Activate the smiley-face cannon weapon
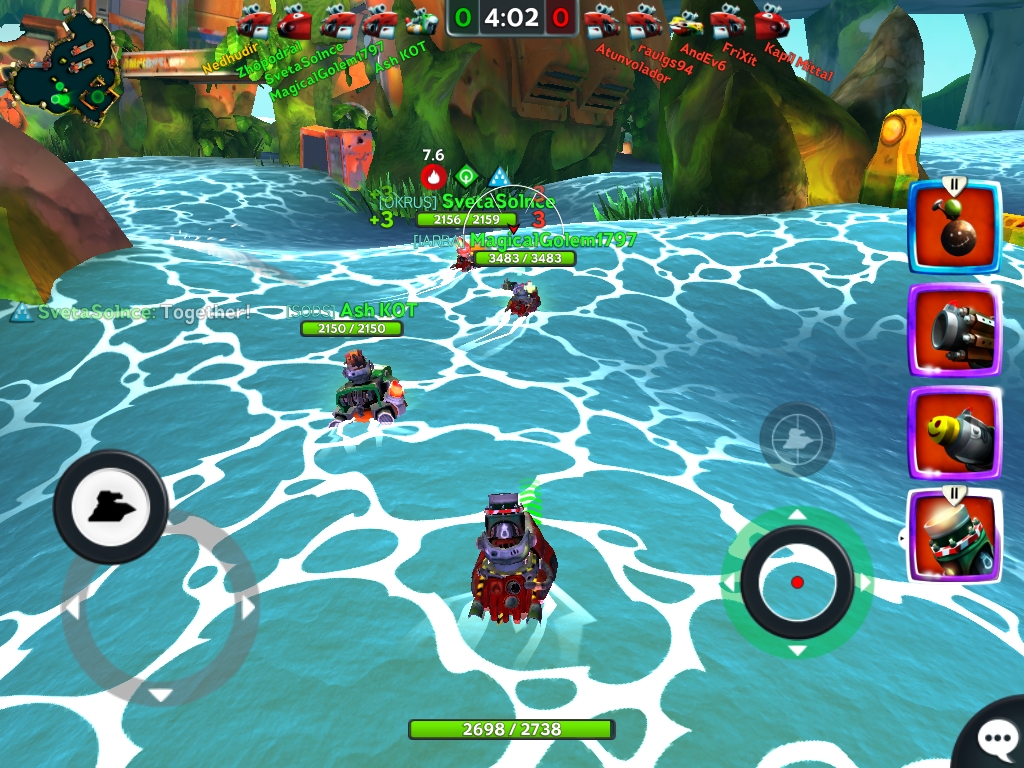The width and height of the screenshot is (1024, 768). [954, 433]
